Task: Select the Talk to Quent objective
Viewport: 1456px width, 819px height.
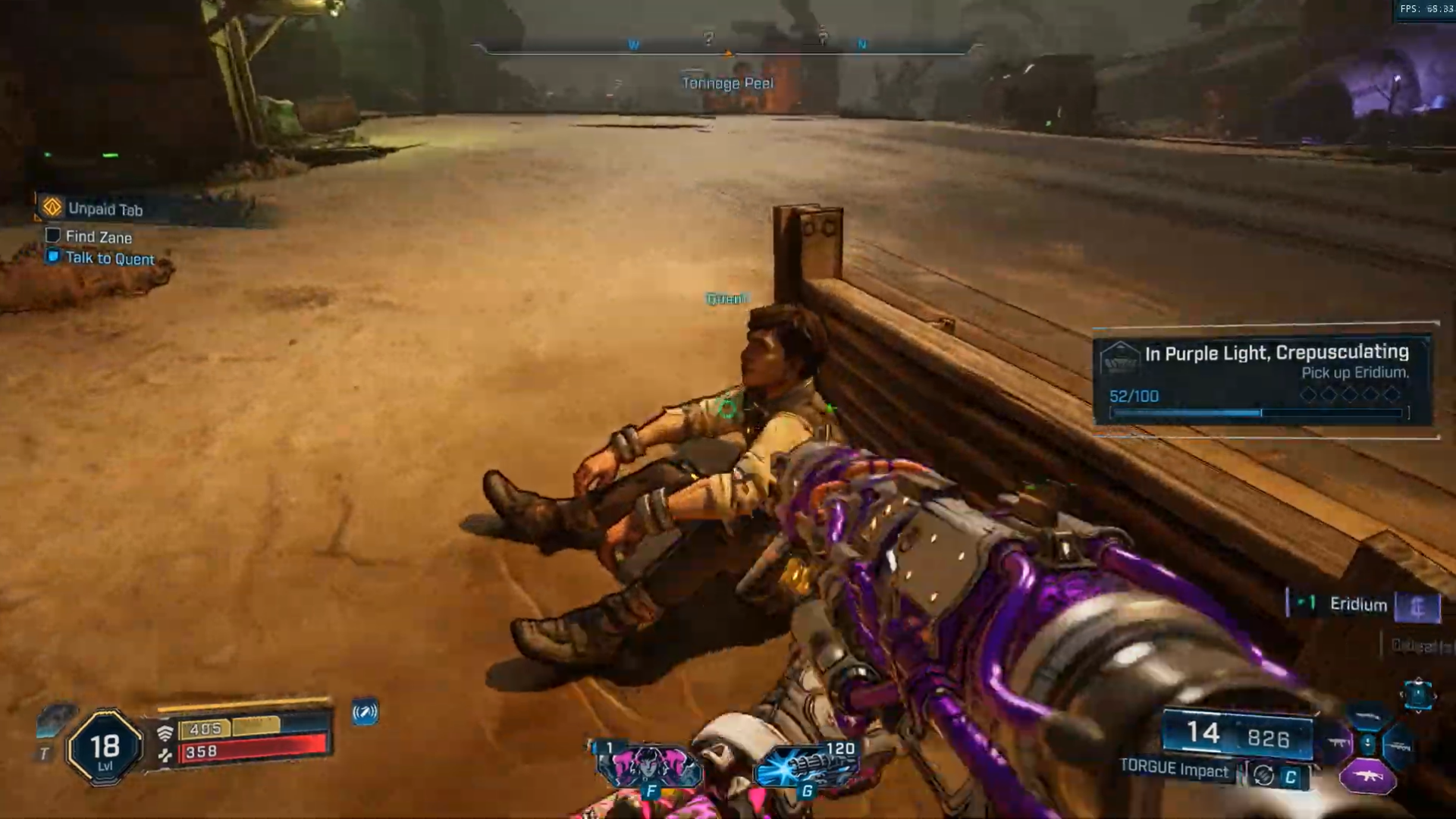Action: click(x=109, y=258)
